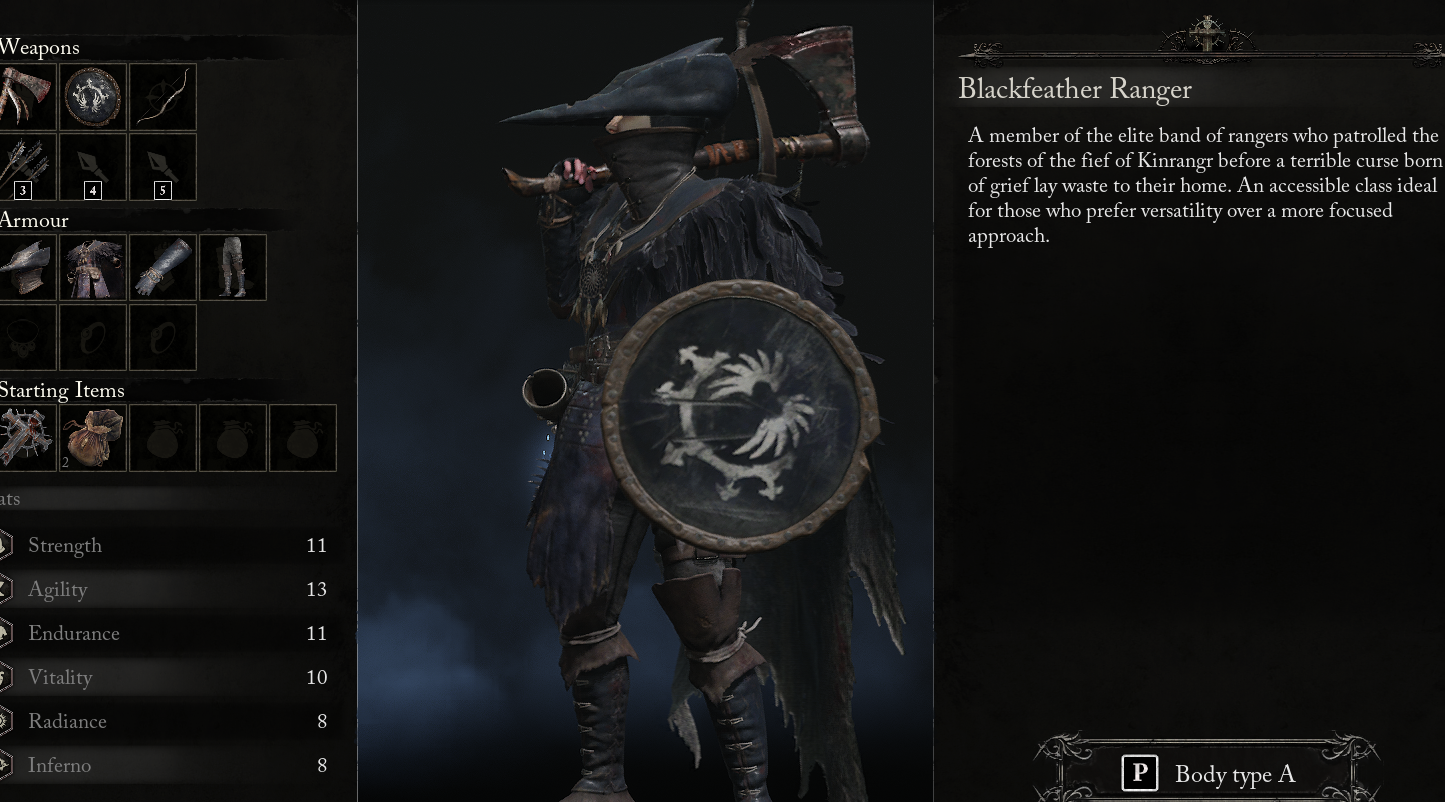Select the pouch with quantity 2
1445x802 pixels.
(x=93, y=437)
